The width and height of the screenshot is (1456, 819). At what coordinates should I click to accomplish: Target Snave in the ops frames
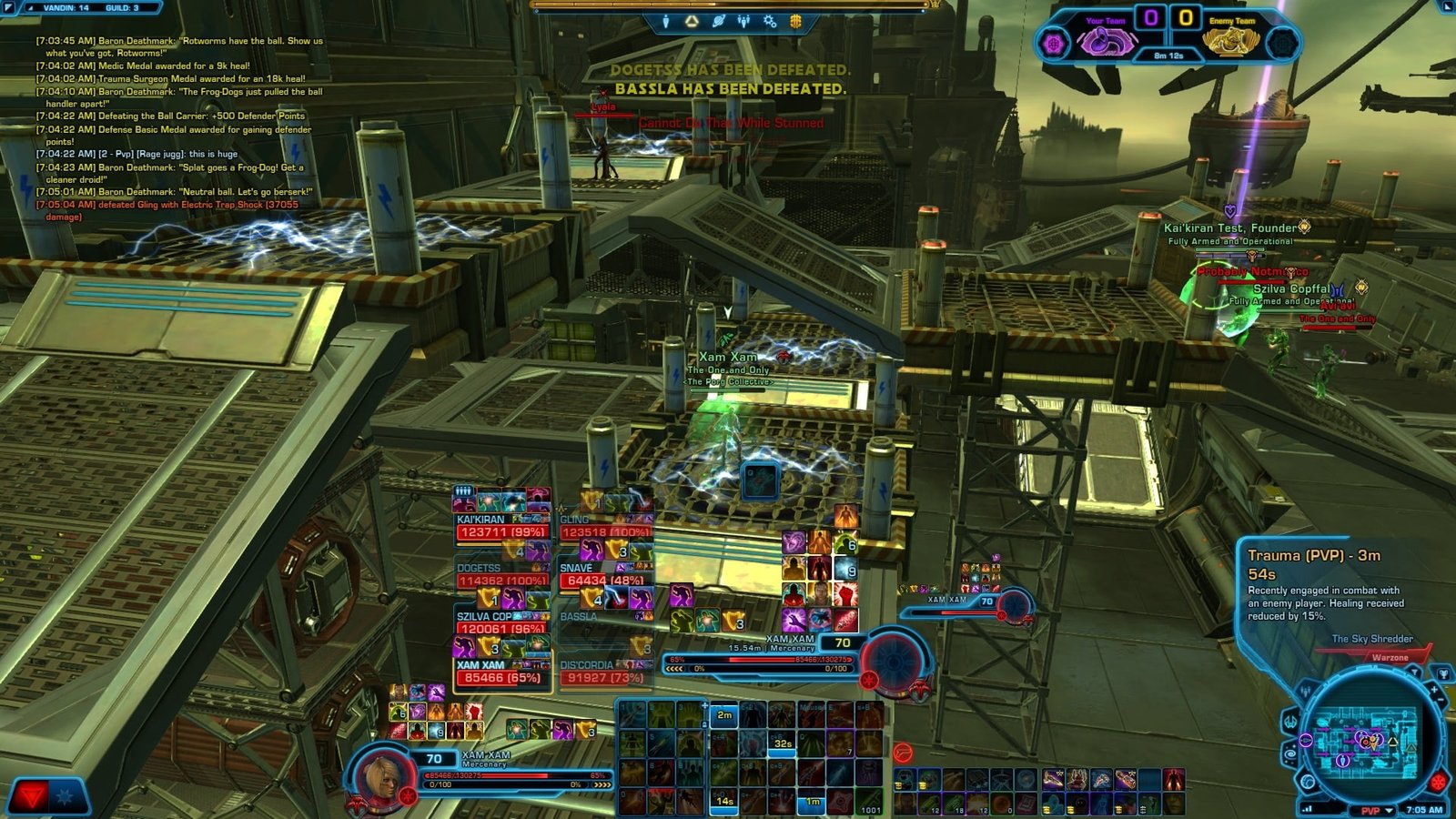(605, 575)
